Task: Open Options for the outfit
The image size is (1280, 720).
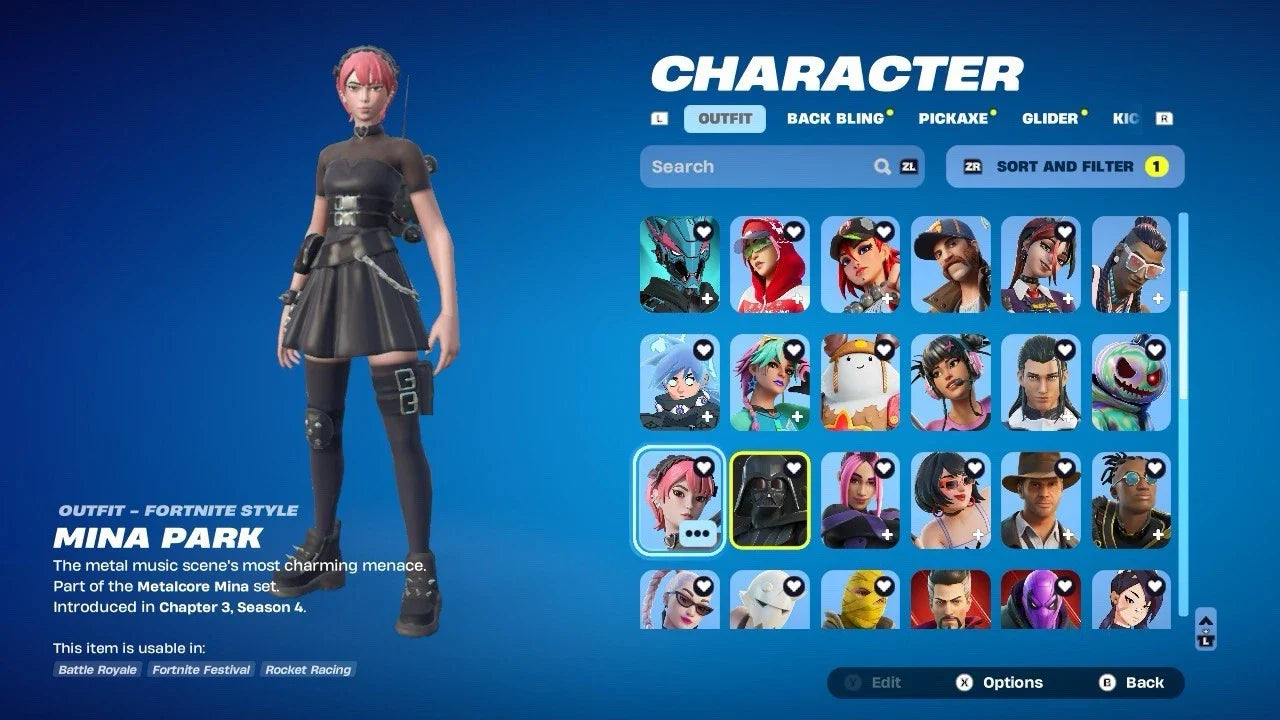Action: tap(1000, 683)
